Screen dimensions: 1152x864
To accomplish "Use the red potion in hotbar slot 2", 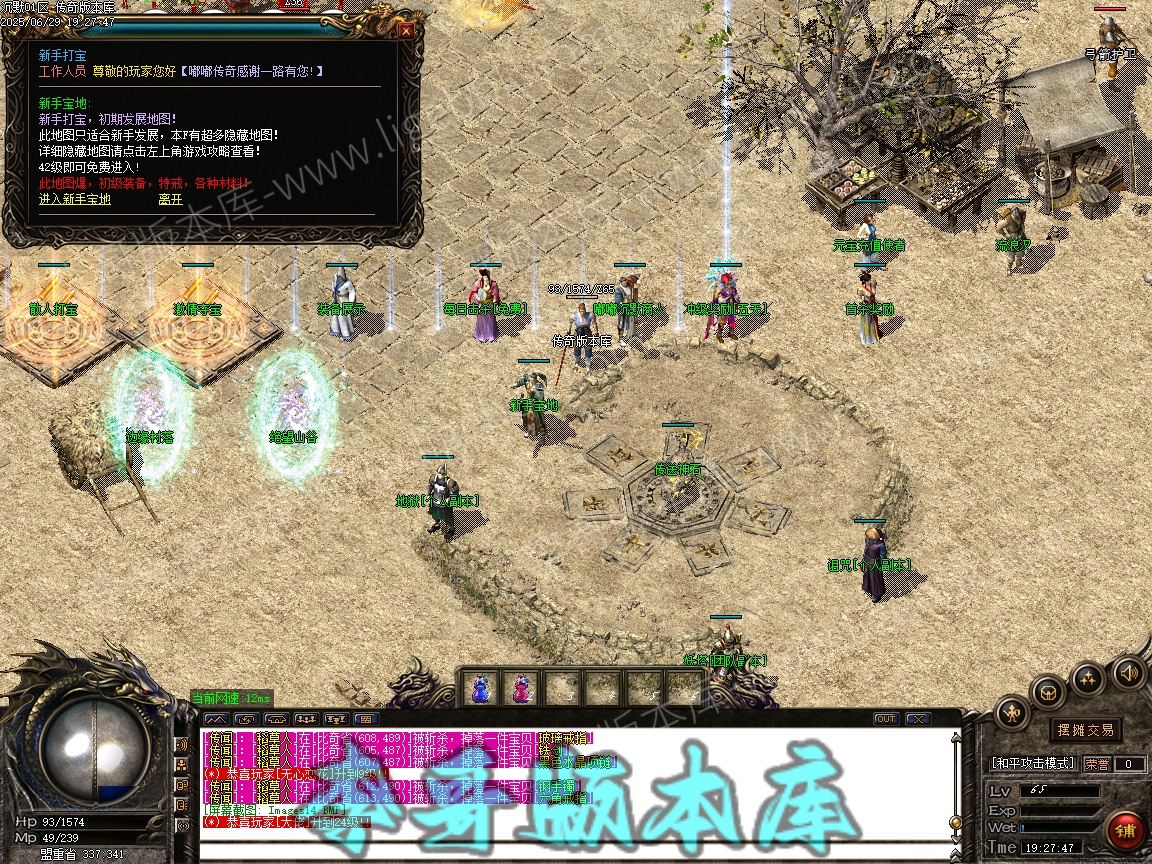I will tap(521, 688).
